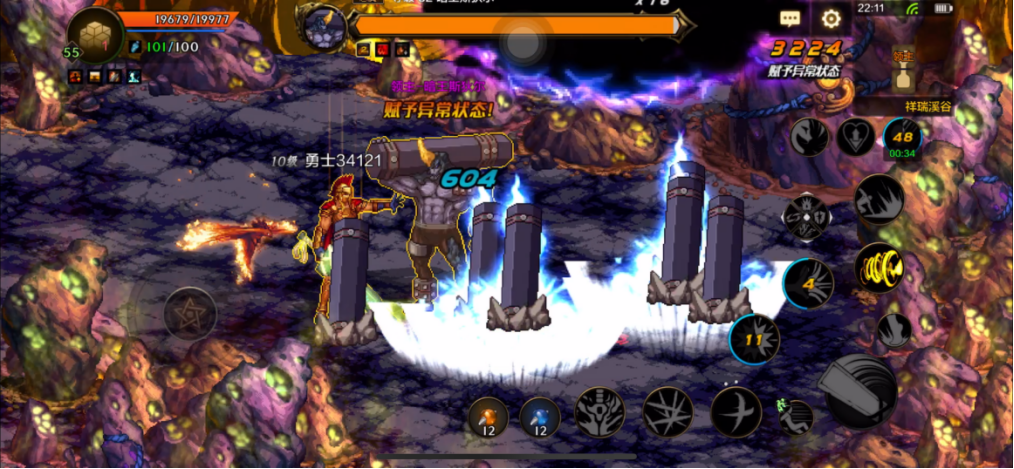The height and width of the screenshot is (469, 1014).
Task: Tap the green running-figure dash button
Action: coord(794,415)
